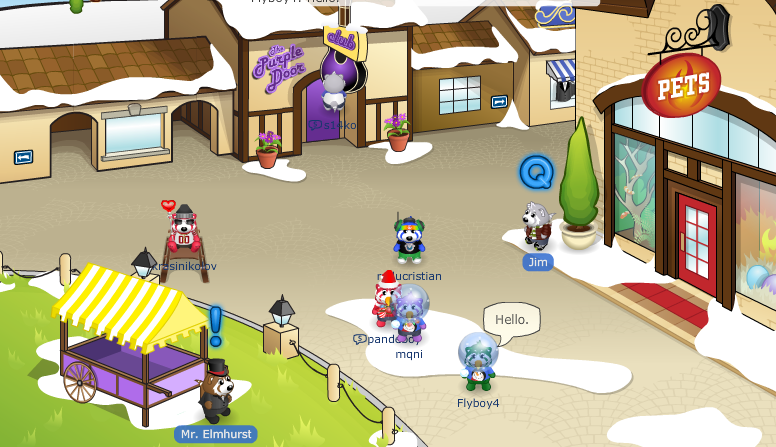Screen dimensions: 776x447
Task: Click the right arrow sign beside the Purple Door
Action: pyautogui.click(x=499, y=101)
